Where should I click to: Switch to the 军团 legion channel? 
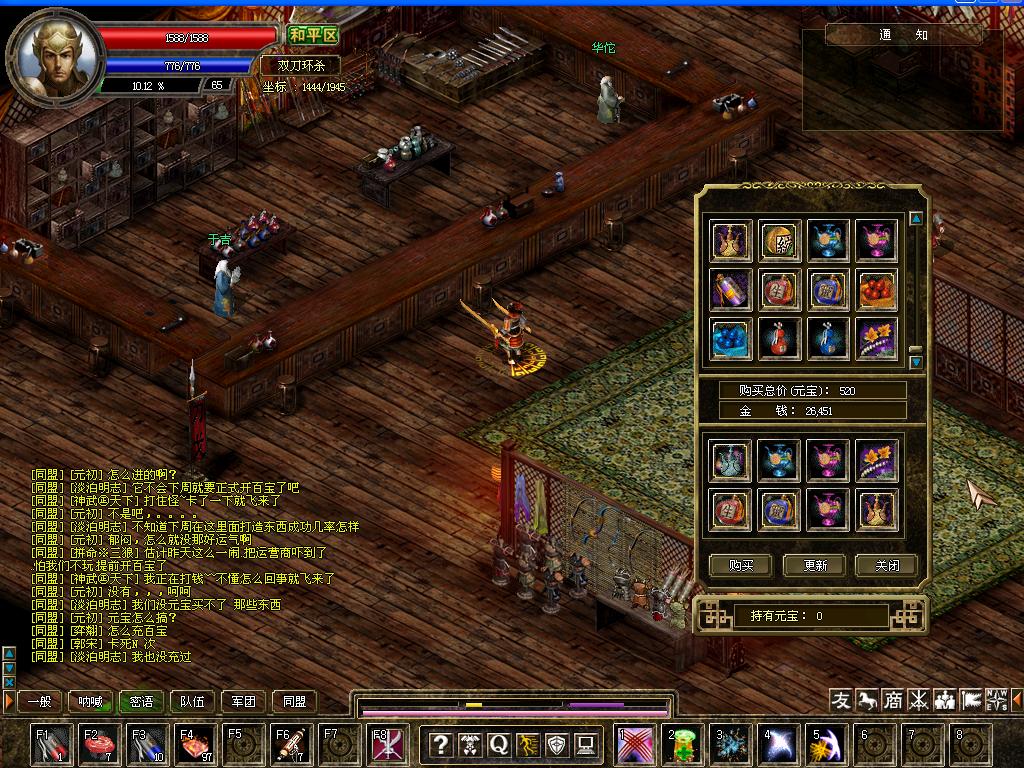point(244,702)
